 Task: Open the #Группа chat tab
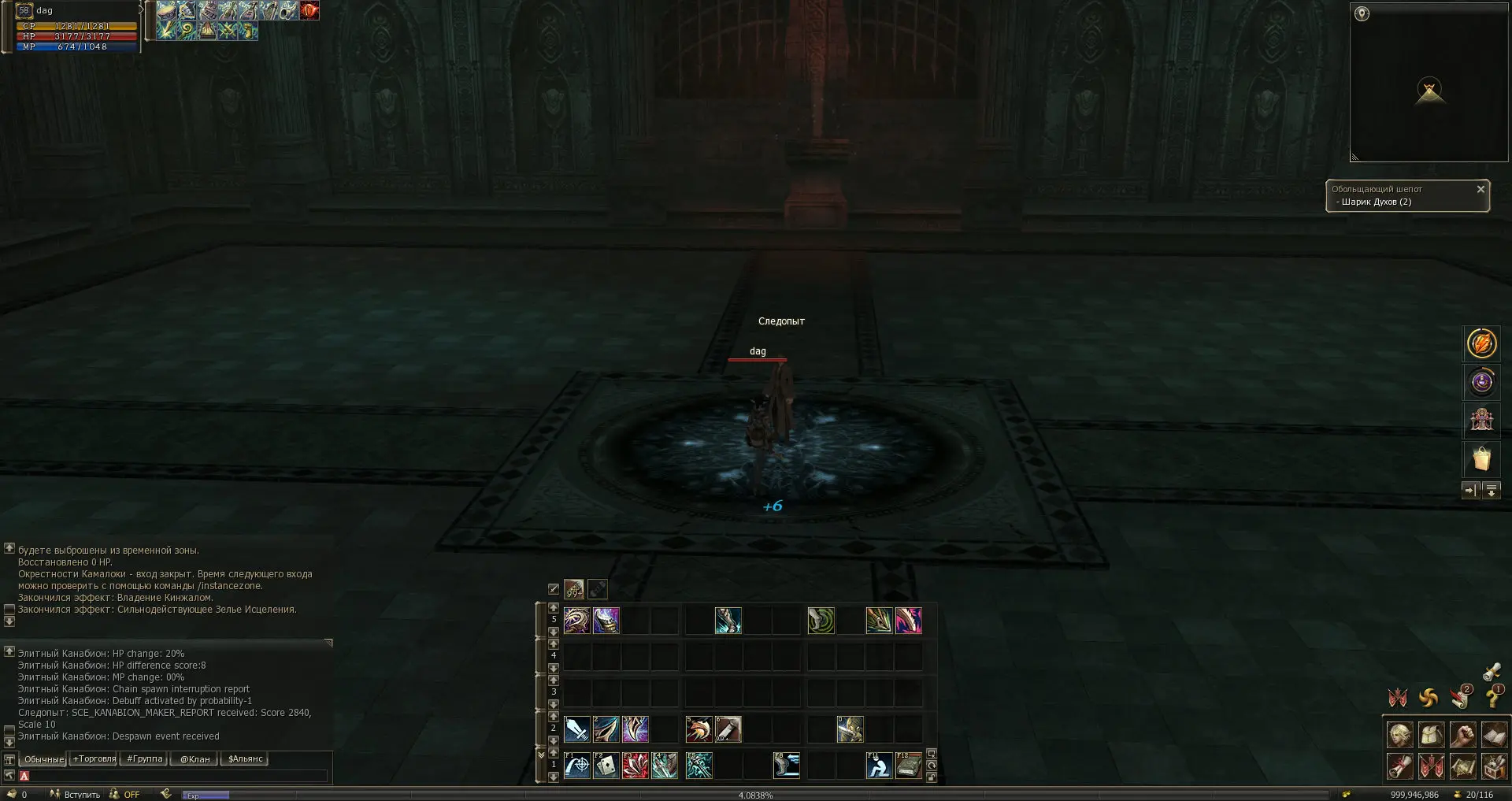[x=144, y=759]
